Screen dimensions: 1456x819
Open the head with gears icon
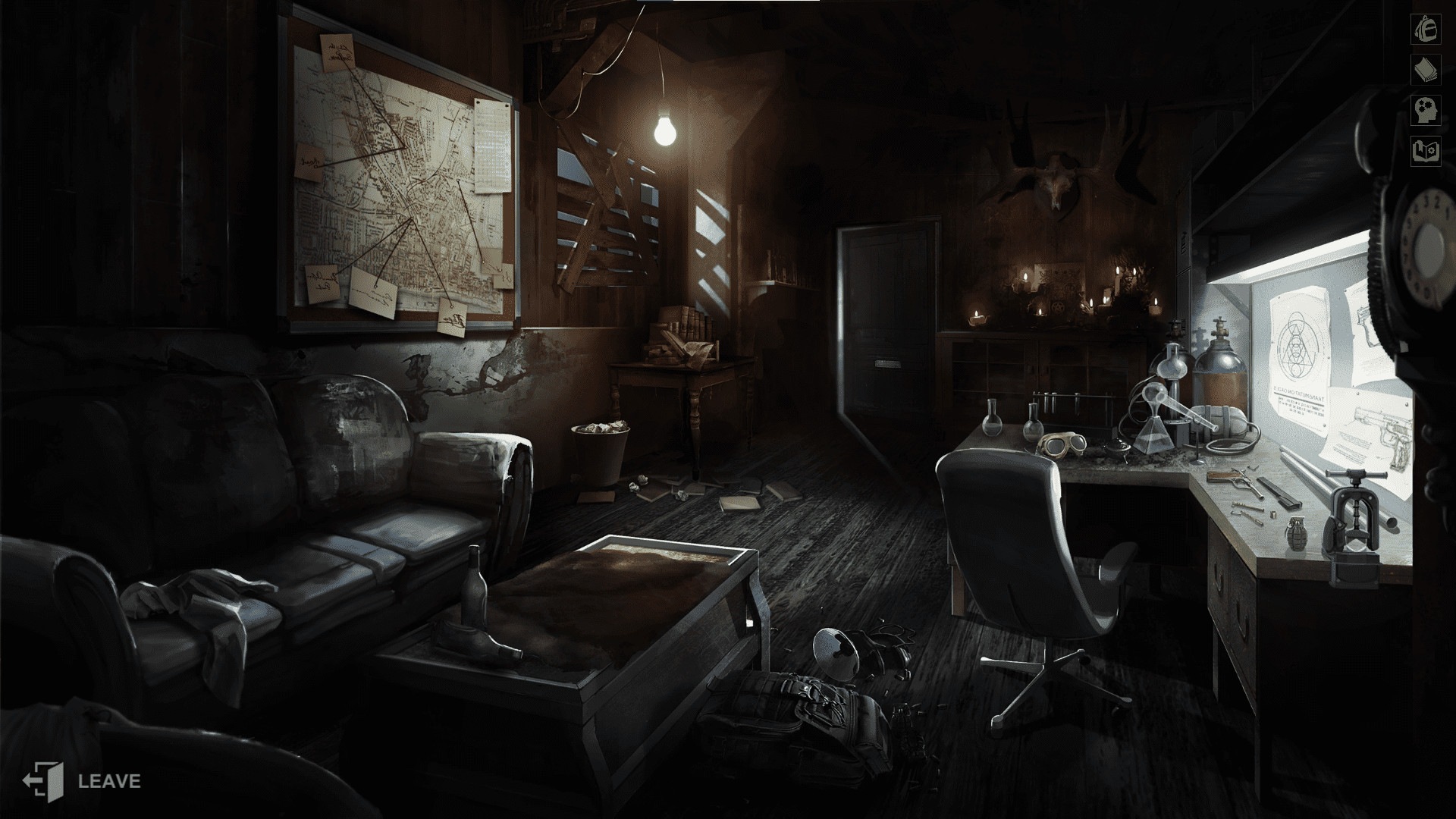coord(1425,111)
